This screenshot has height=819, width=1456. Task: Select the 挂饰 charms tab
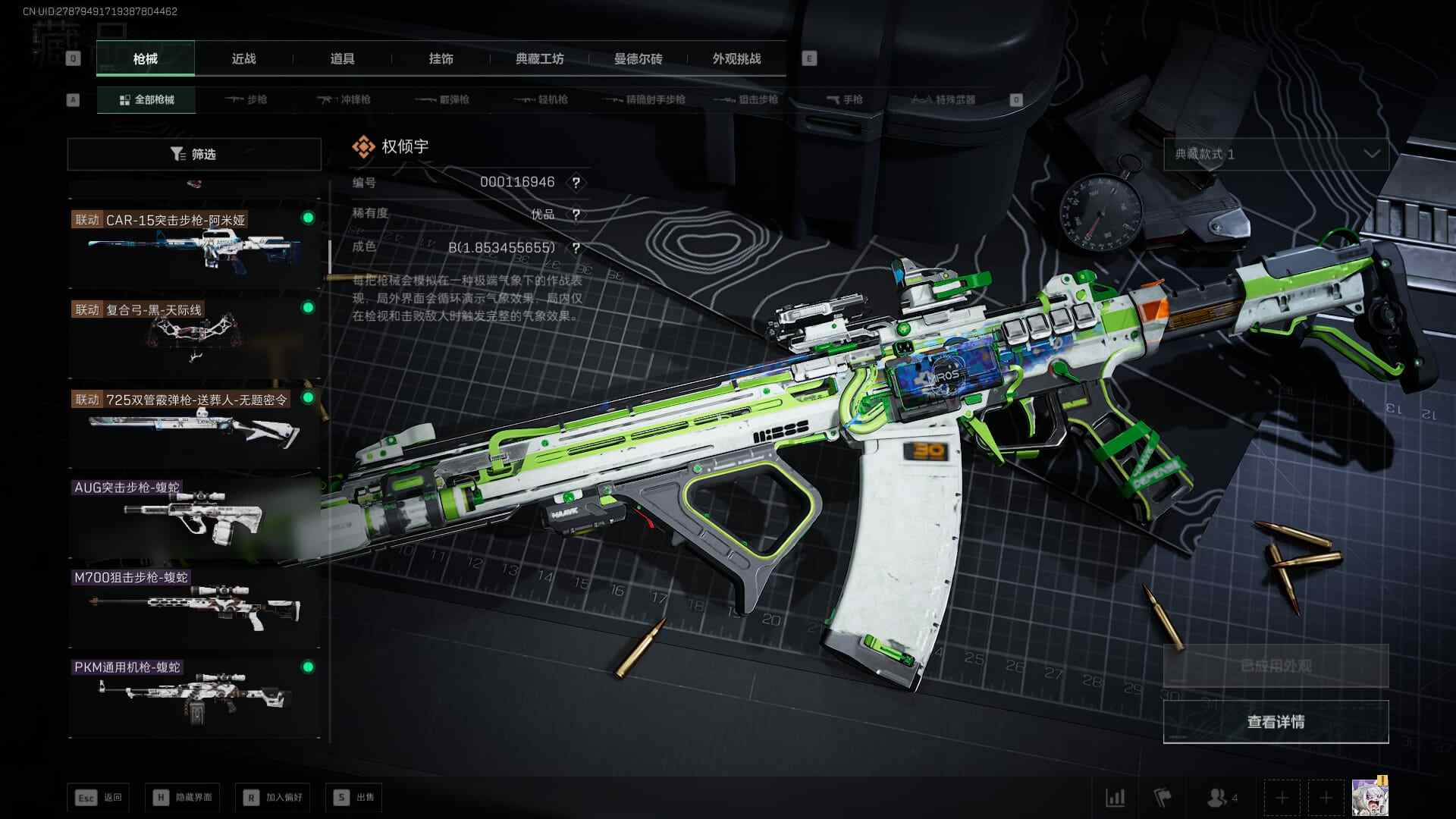tap(441, 58)
